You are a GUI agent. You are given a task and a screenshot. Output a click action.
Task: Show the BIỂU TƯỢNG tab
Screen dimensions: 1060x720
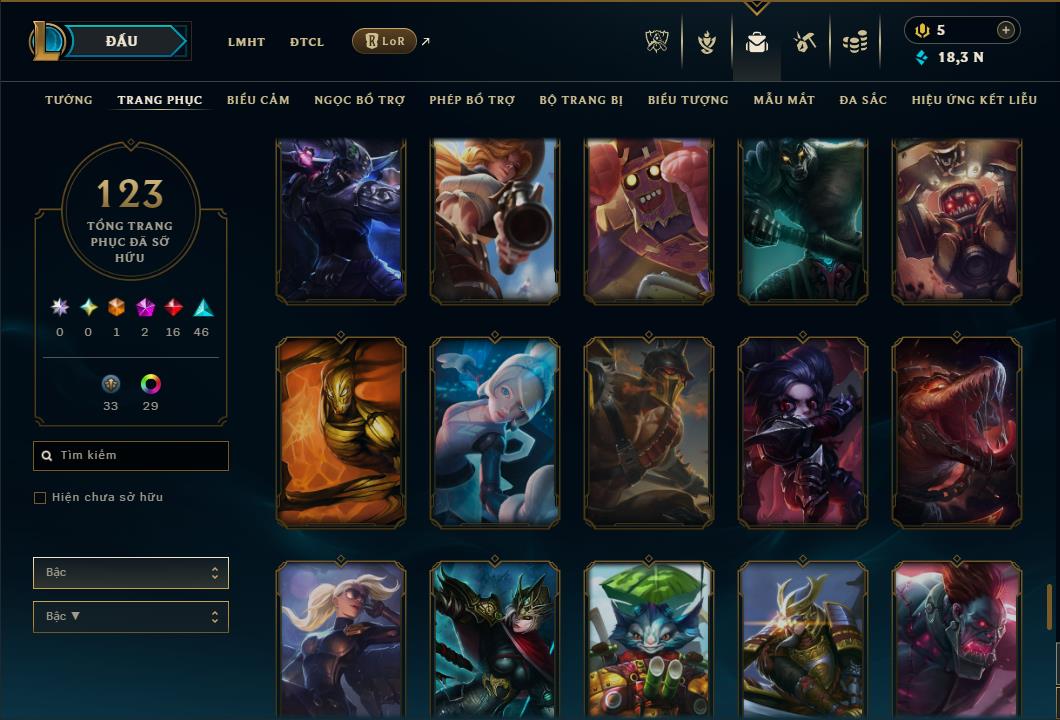[688, 100]
